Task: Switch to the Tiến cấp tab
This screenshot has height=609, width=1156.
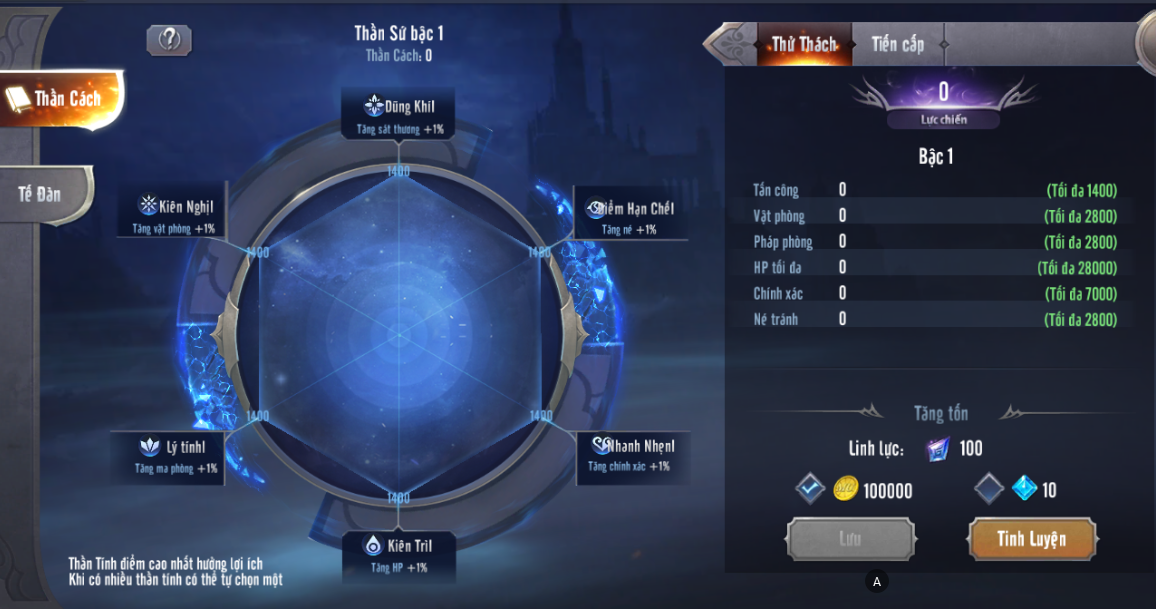Action: (897, 44)
